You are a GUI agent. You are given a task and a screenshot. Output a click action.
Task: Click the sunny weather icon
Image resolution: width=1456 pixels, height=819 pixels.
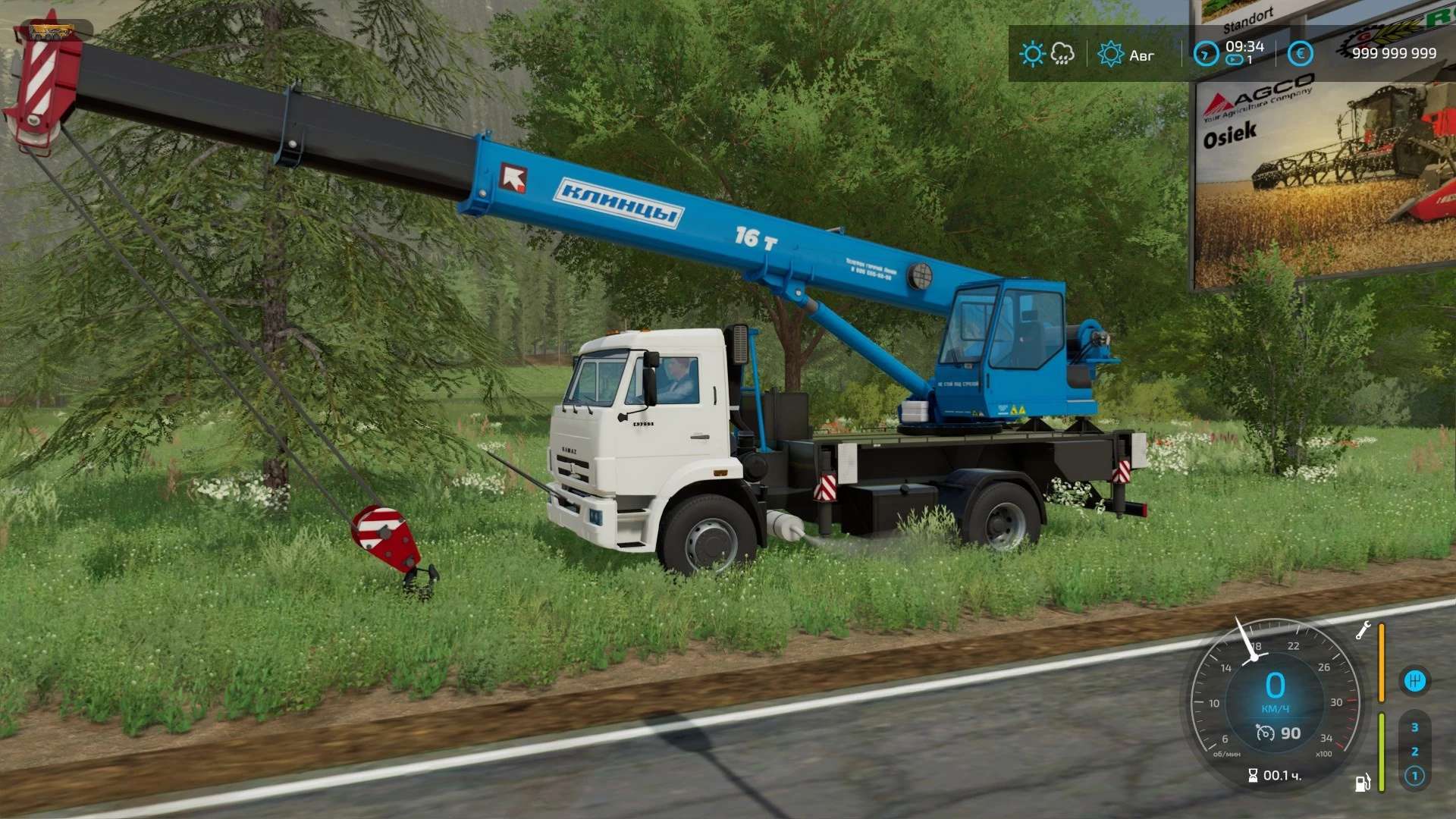[x=1032, y=54]
